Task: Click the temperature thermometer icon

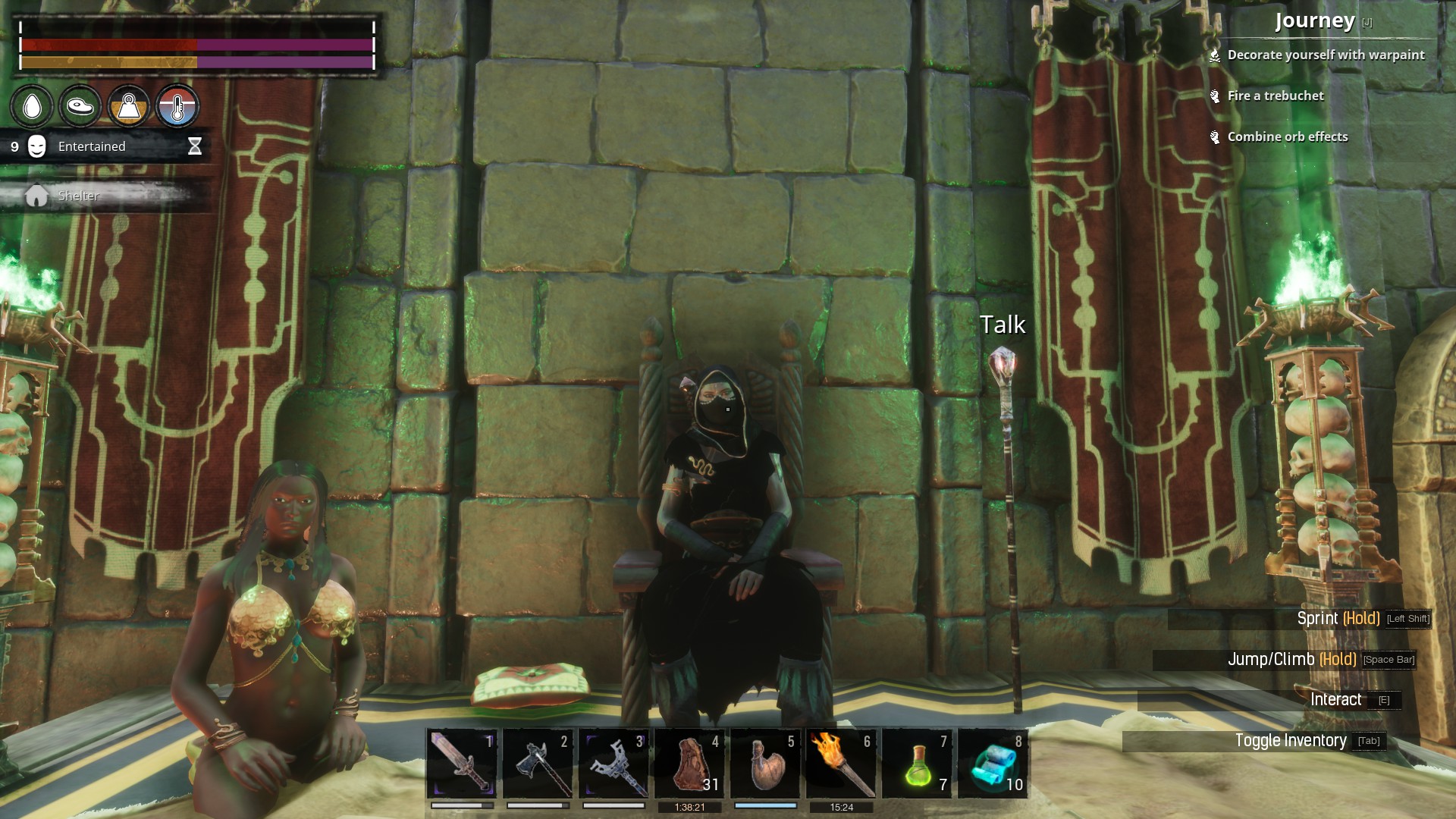Action: (177, 106)
